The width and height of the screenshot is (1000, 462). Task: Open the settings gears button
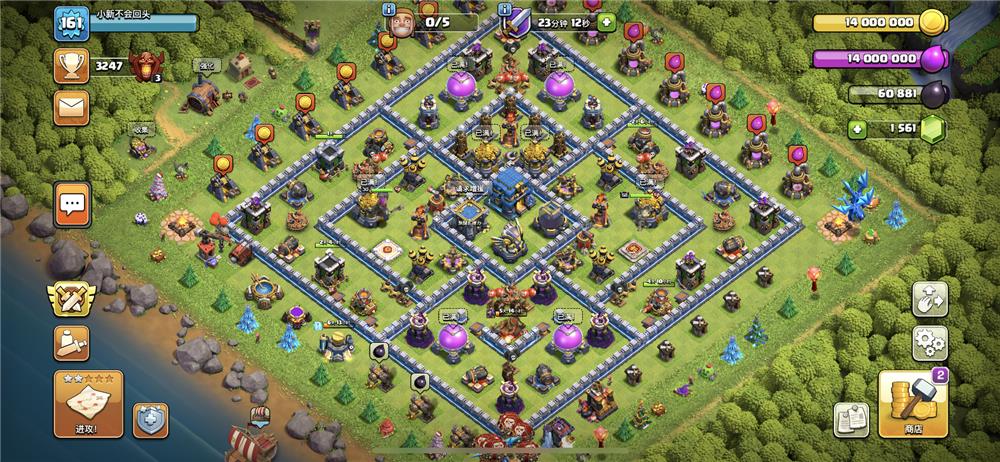click(930, 343)
